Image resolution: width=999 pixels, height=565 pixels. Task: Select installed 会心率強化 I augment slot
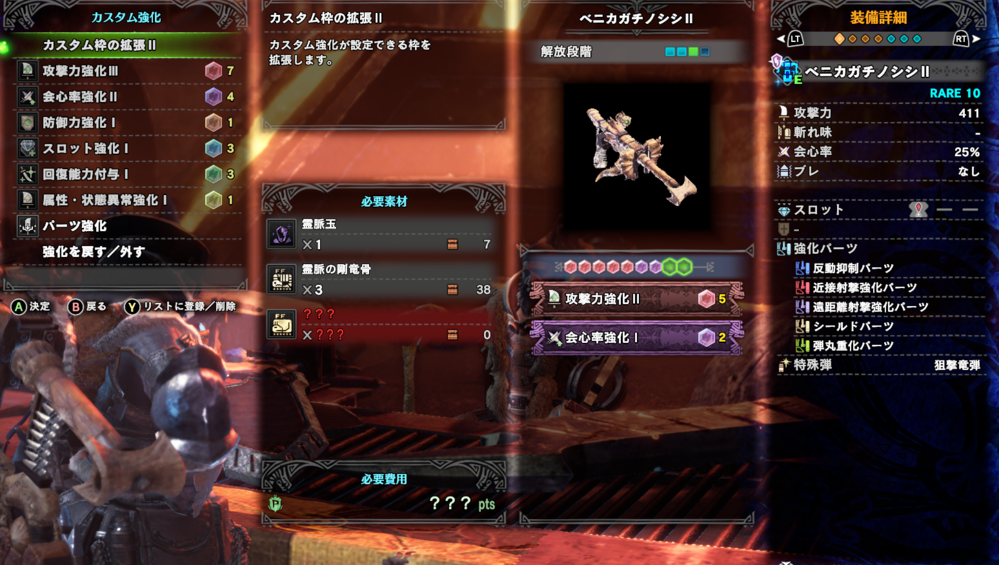(x=636, y=338)
